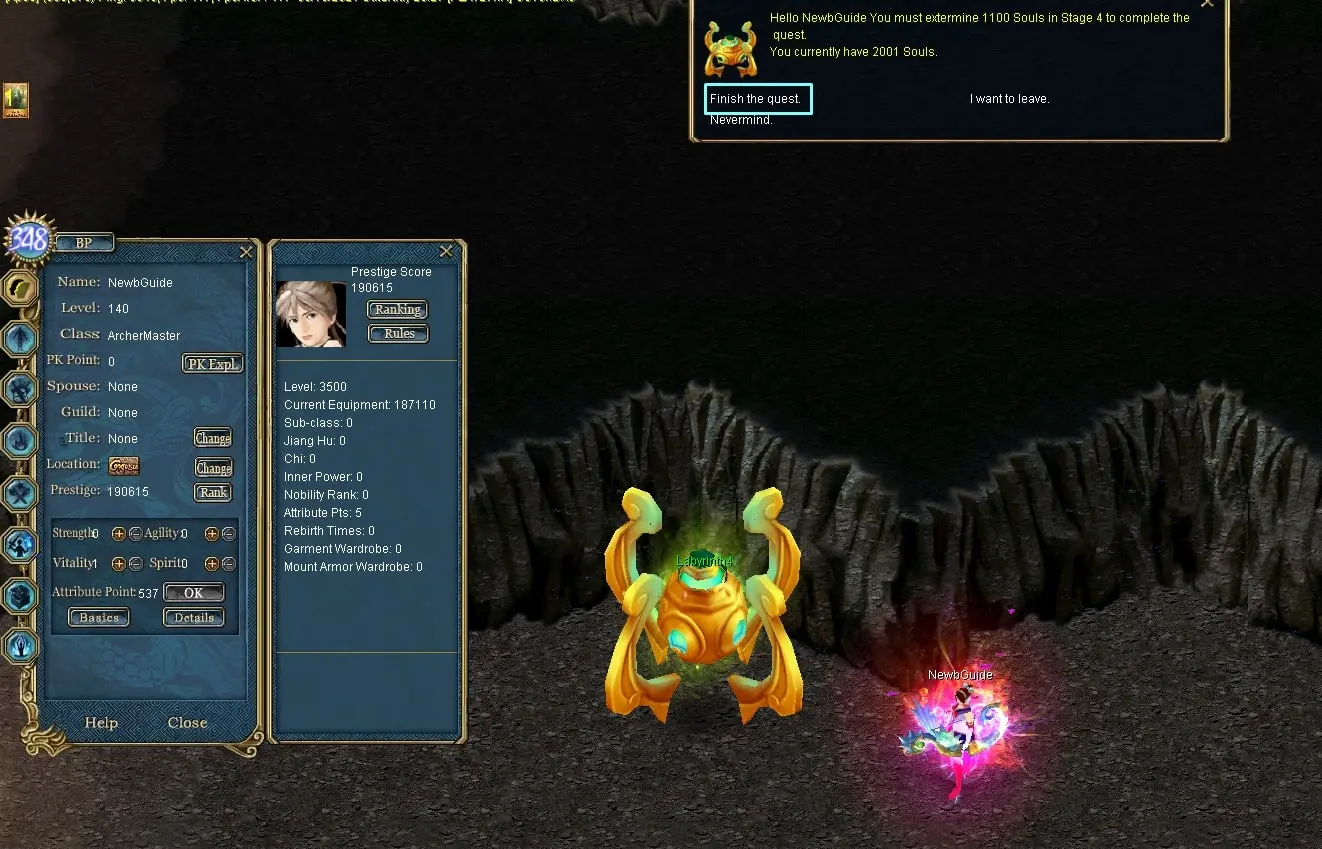Close the NPC quest dialogue window
Image resolution: width=1322 pixels, height=849 pixels.
1207,4
